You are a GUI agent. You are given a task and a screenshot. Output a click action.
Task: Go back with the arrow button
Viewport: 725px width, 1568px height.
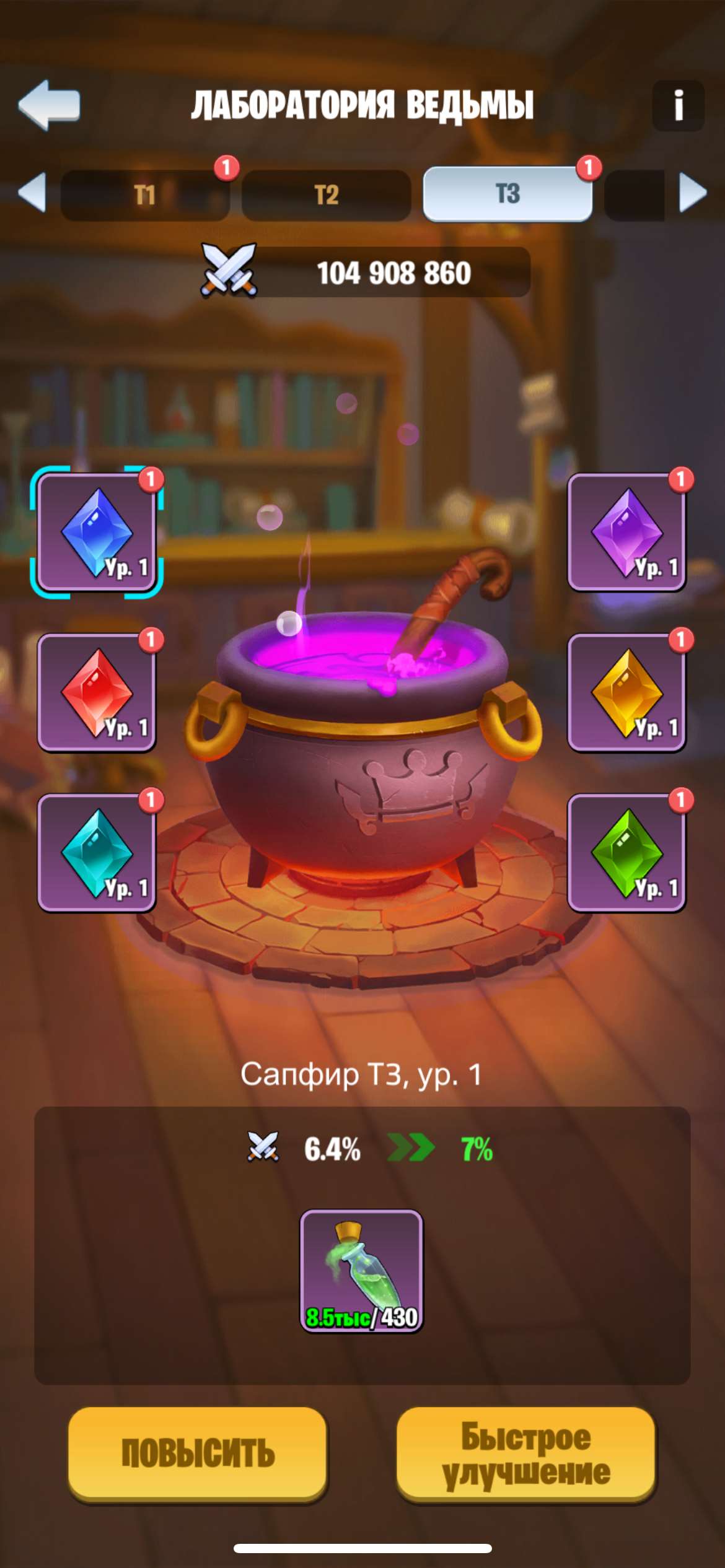(50, 105)
